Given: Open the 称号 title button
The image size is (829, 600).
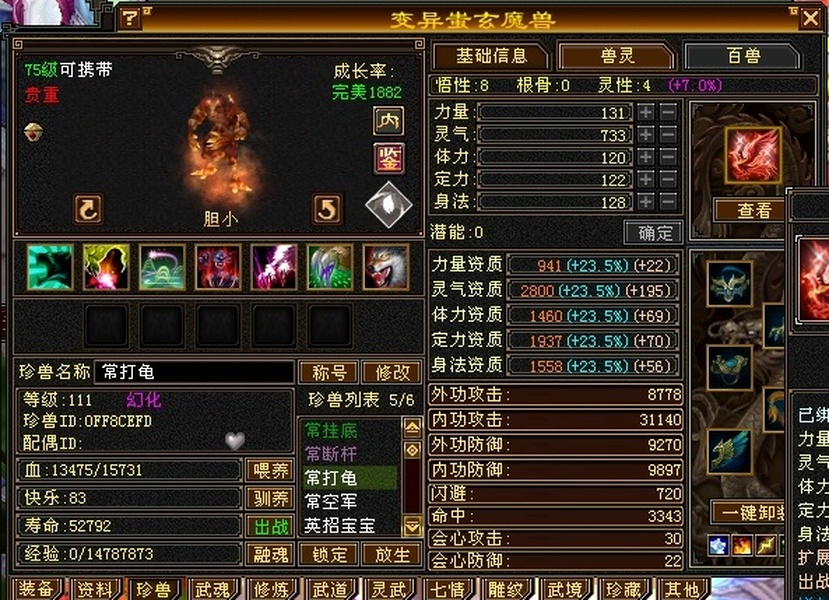Looking at the screenshot, I should tap(328, 373).
